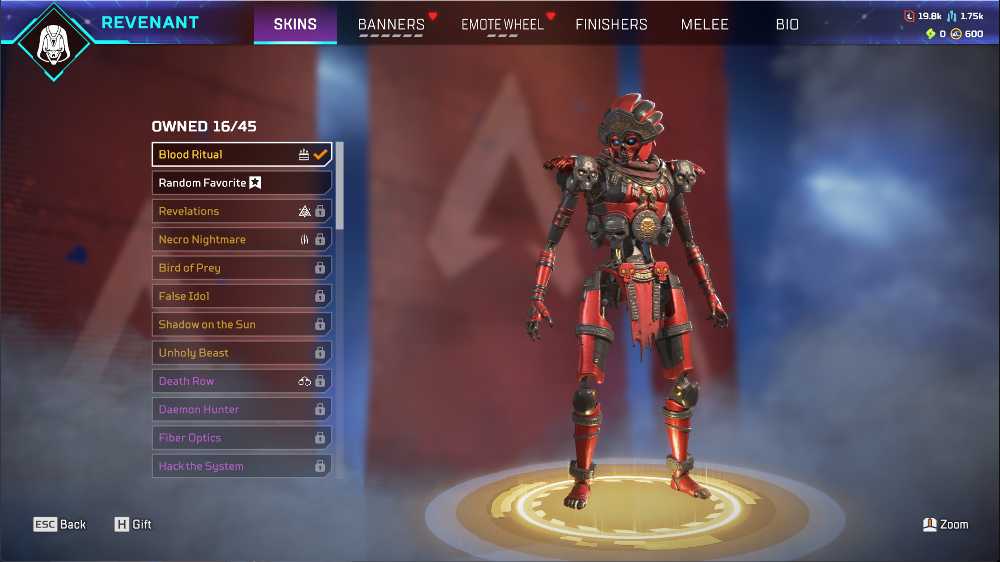Preview the Bird of Prey skin
This screenshot has height=562, width=1000.
click(x=241, y=268)
